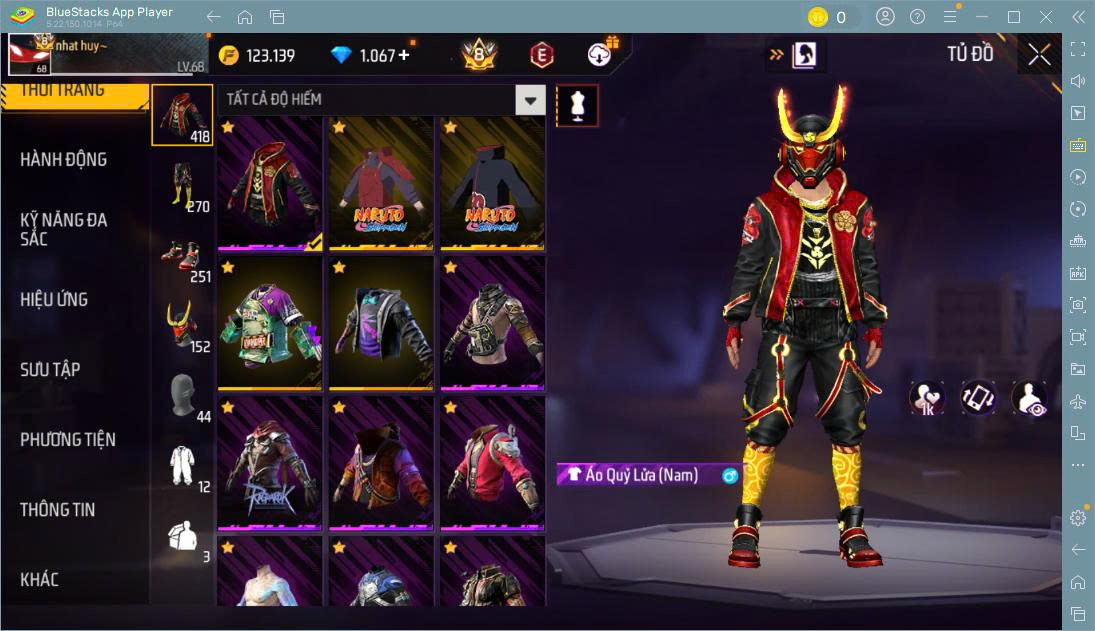
Task: Select the HIỆU ỨNG menu entry
Action: point(55,300)
